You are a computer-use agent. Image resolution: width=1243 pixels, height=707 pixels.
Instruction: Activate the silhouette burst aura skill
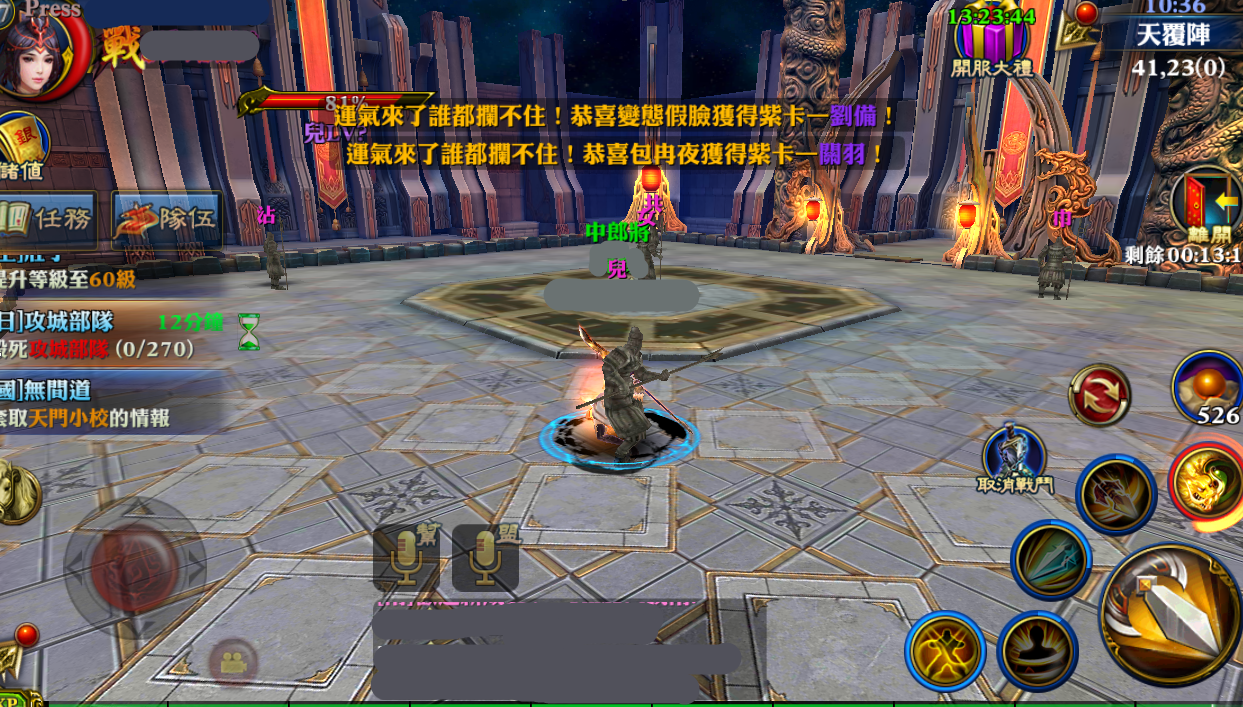click(x=1037, y=651)
